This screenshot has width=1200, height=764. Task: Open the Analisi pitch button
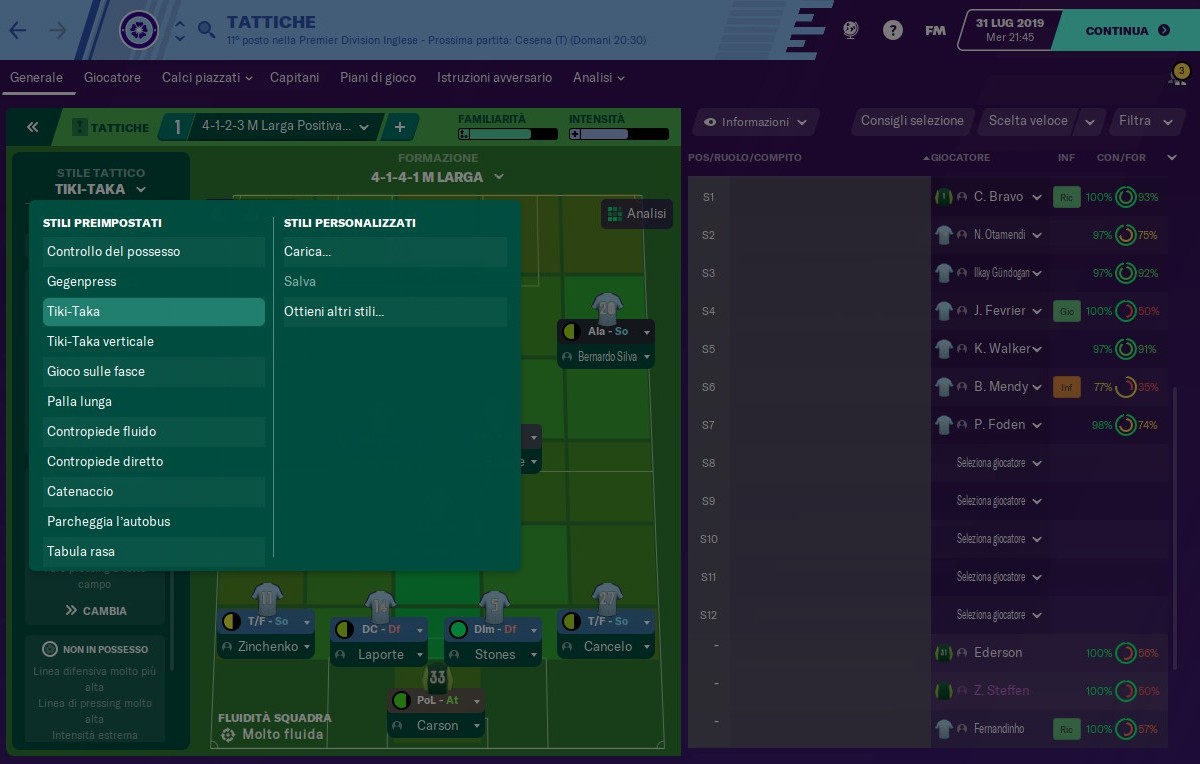click(636, 214)
